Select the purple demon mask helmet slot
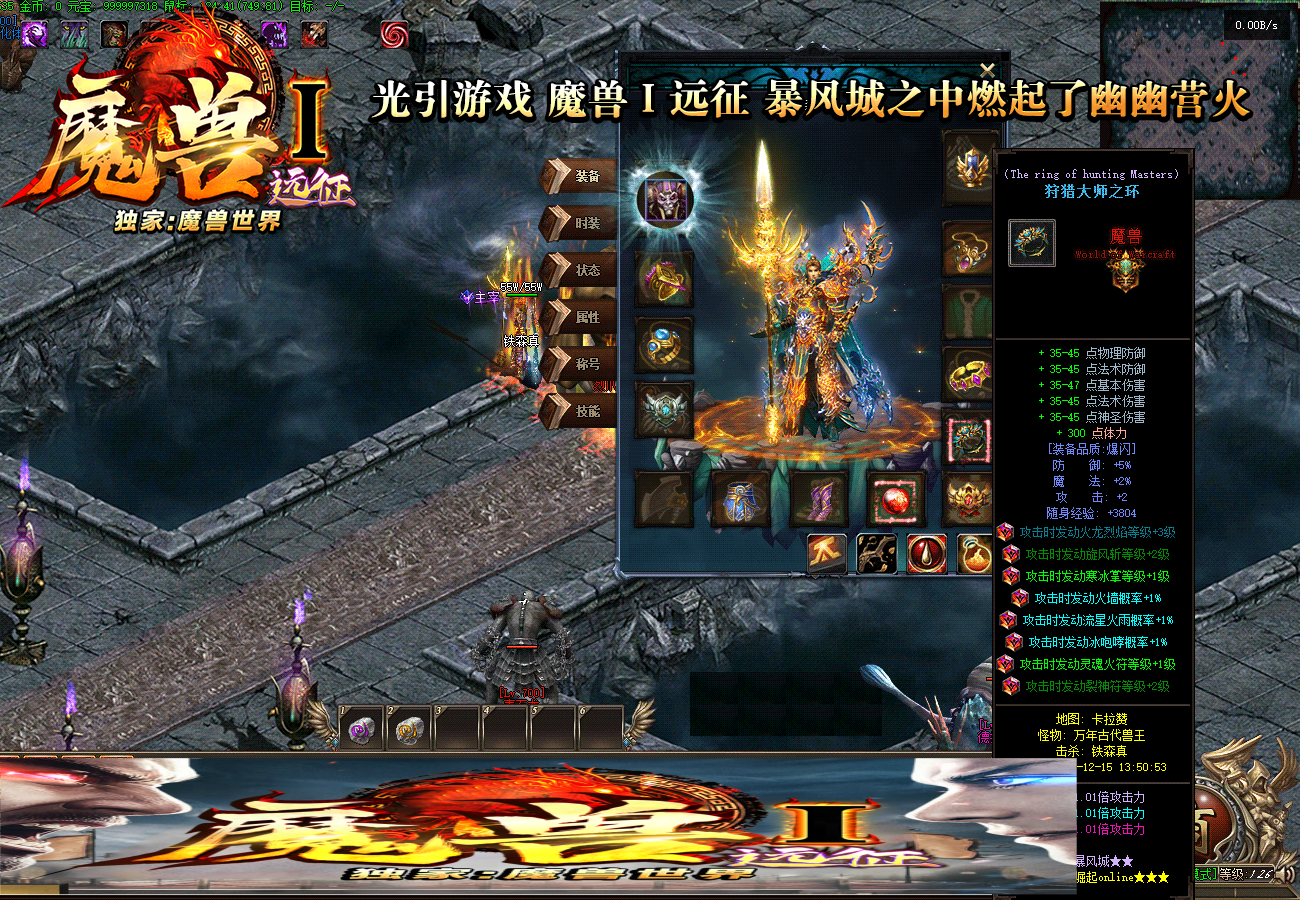The image size is (1300, 900). click(x=664, y=198)
